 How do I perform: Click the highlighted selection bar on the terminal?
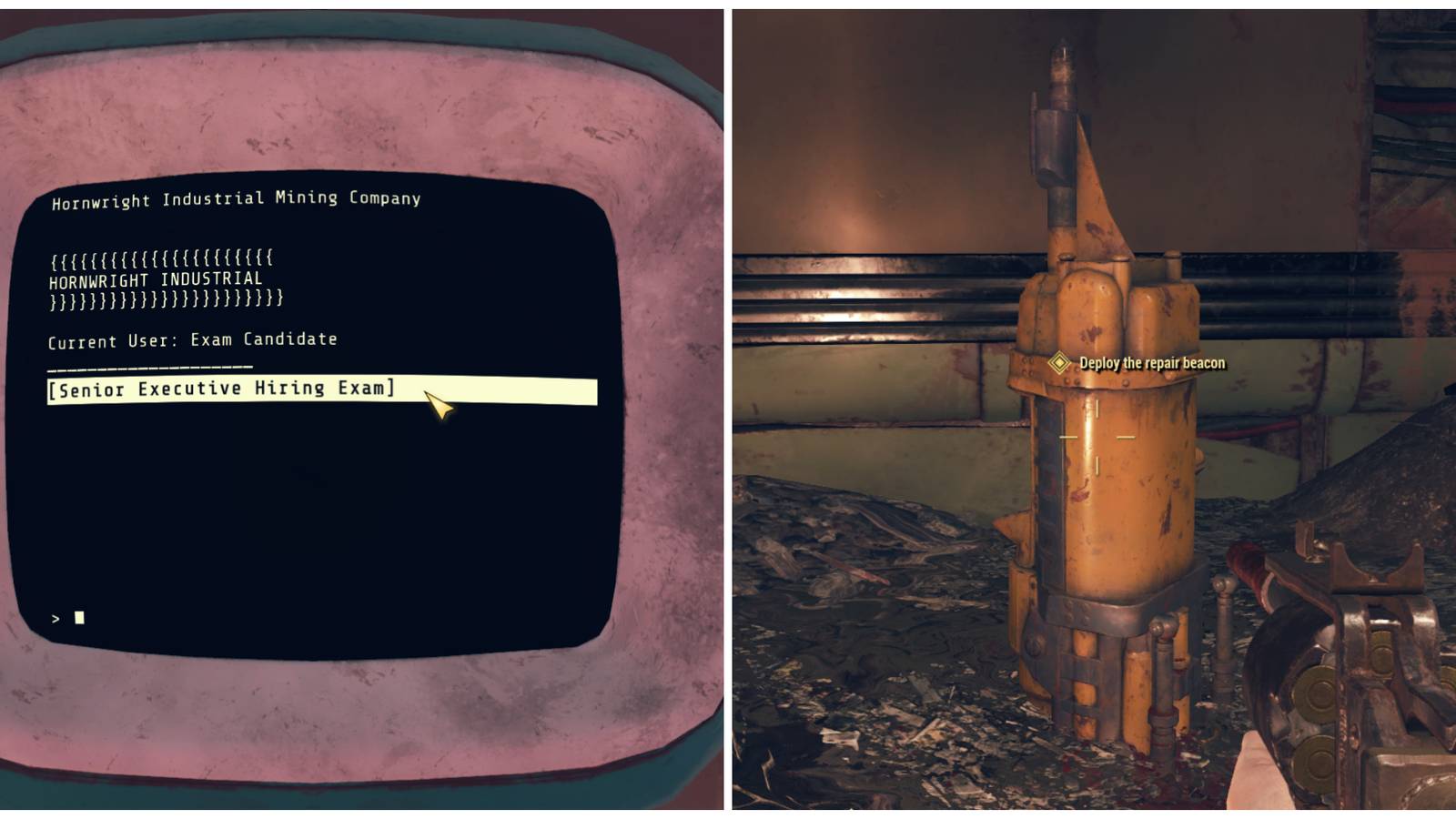pyautogui.click(x=323, y=390)
